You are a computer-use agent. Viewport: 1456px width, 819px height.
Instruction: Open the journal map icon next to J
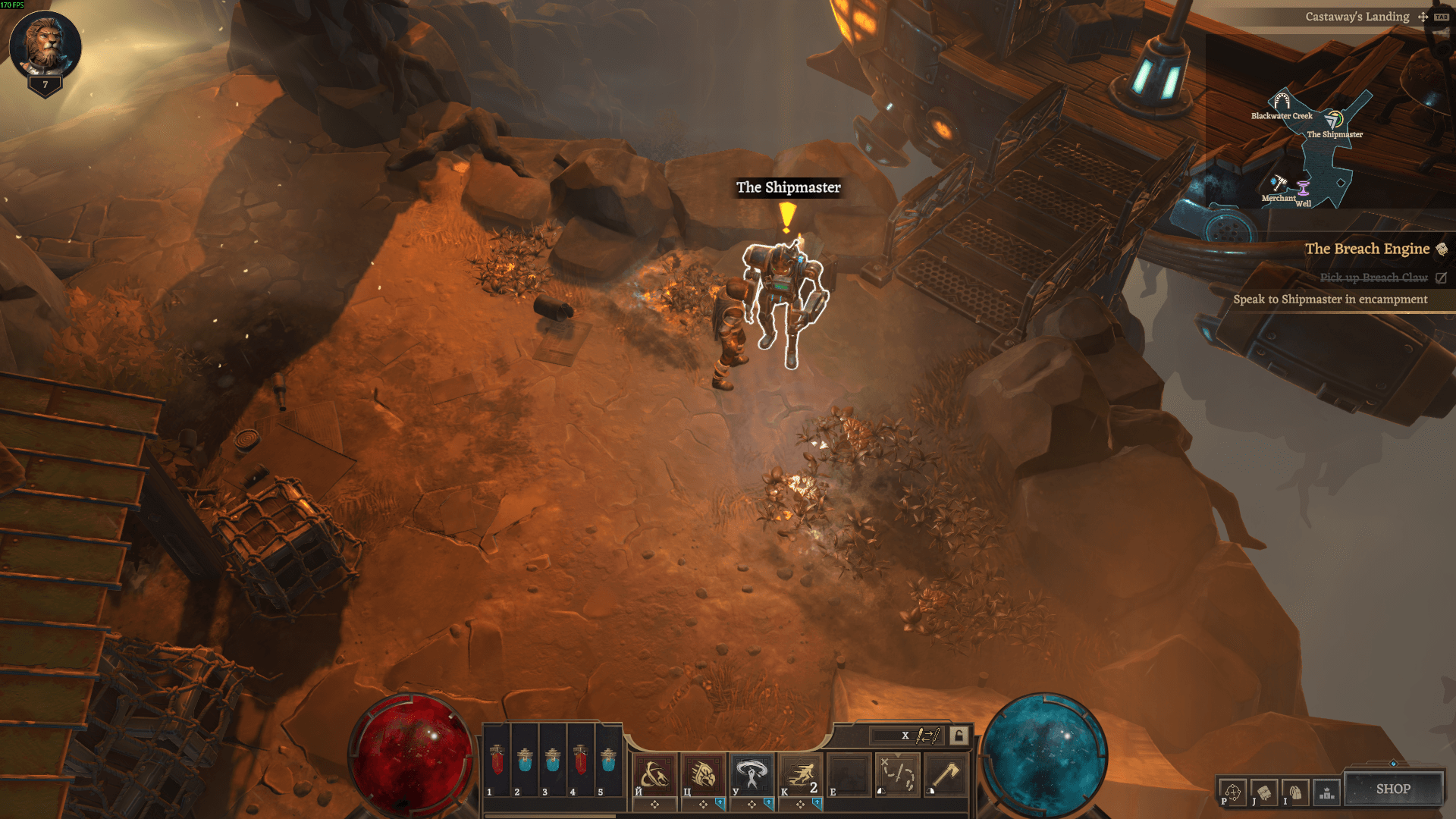click(1265, 792)
